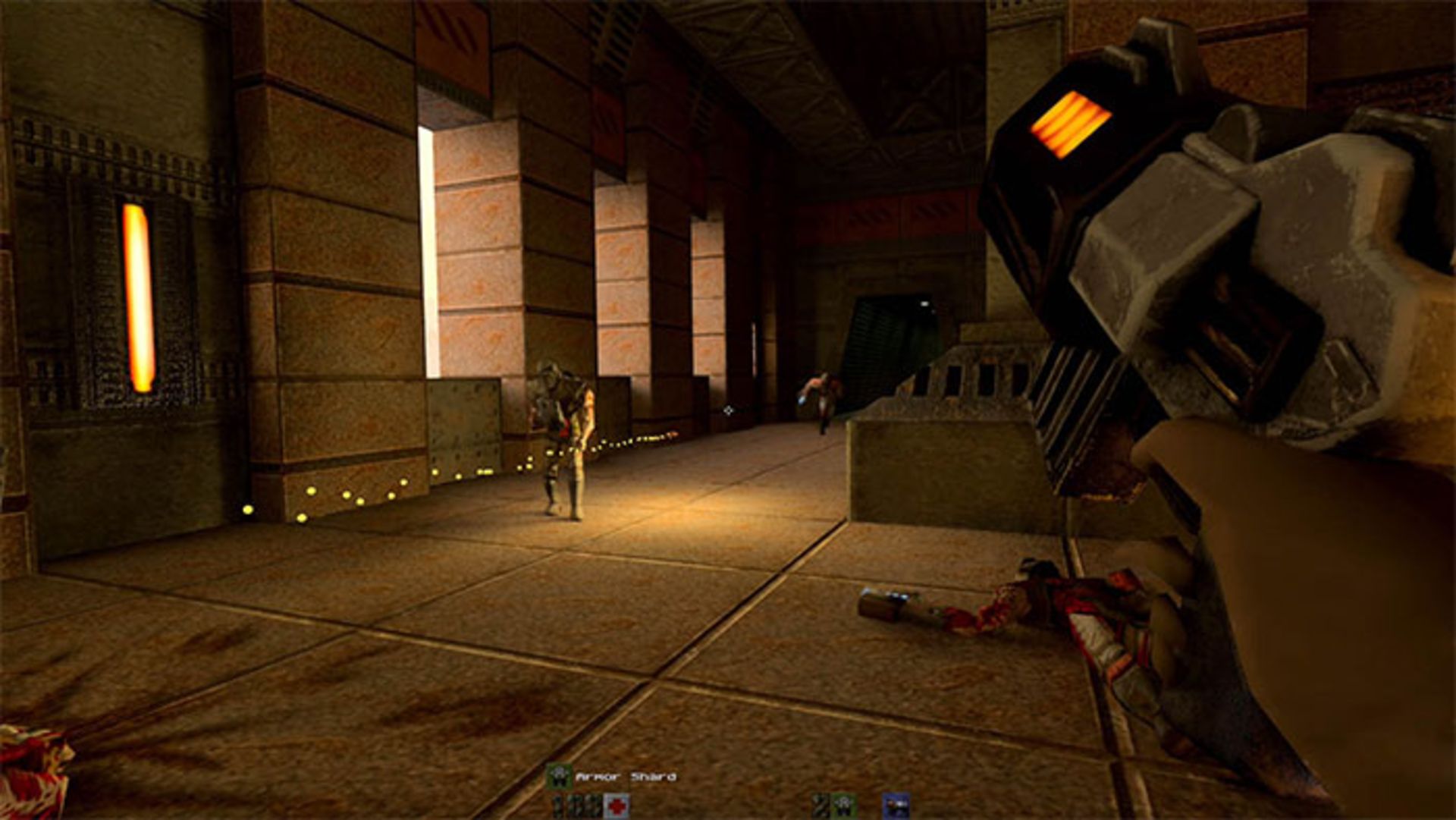Click the middle ammo icon in bottom-left HUD row

[574, 806]
